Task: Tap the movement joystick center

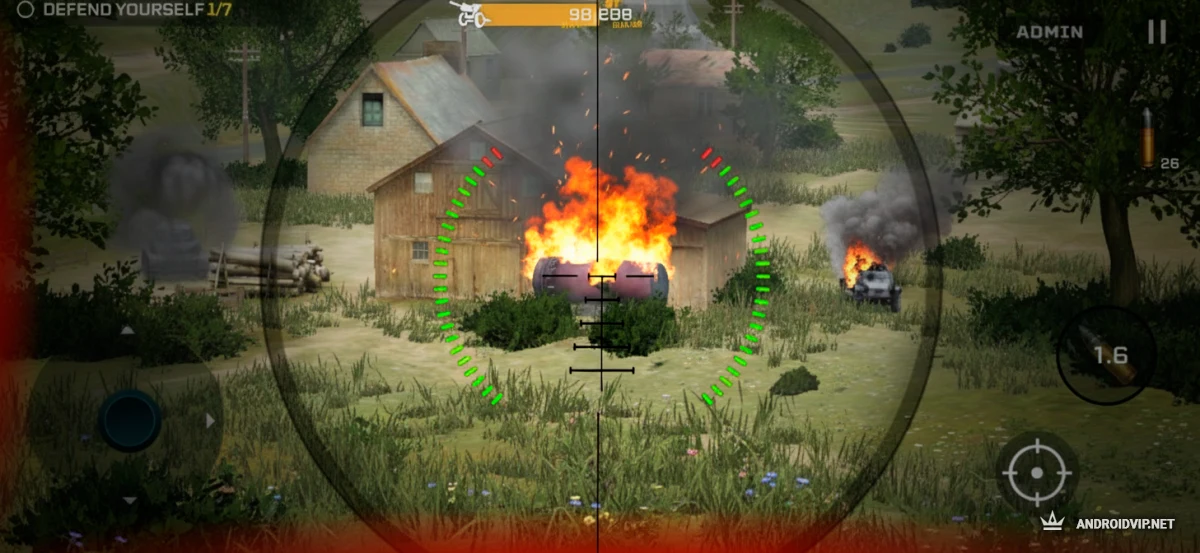Action: click(x=129, y=420)
